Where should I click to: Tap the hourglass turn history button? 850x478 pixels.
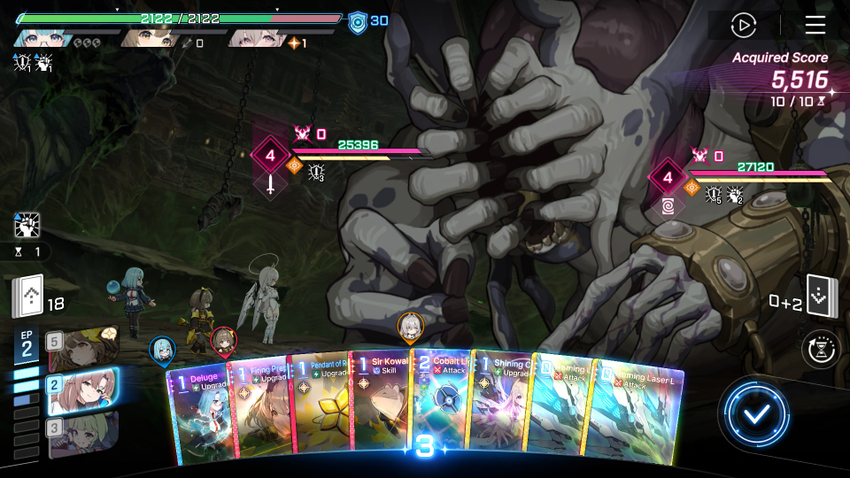coord(820,349)
